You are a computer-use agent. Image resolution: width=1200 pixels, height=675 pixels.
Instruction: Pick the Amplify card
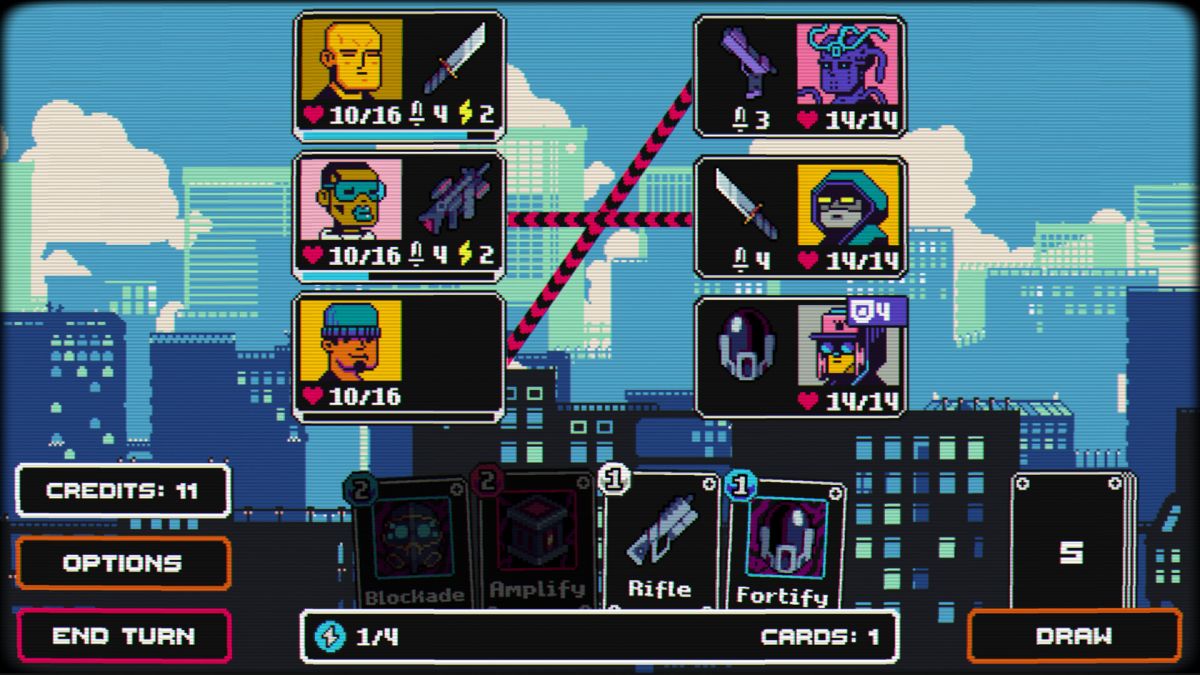[x=537, y=545]
